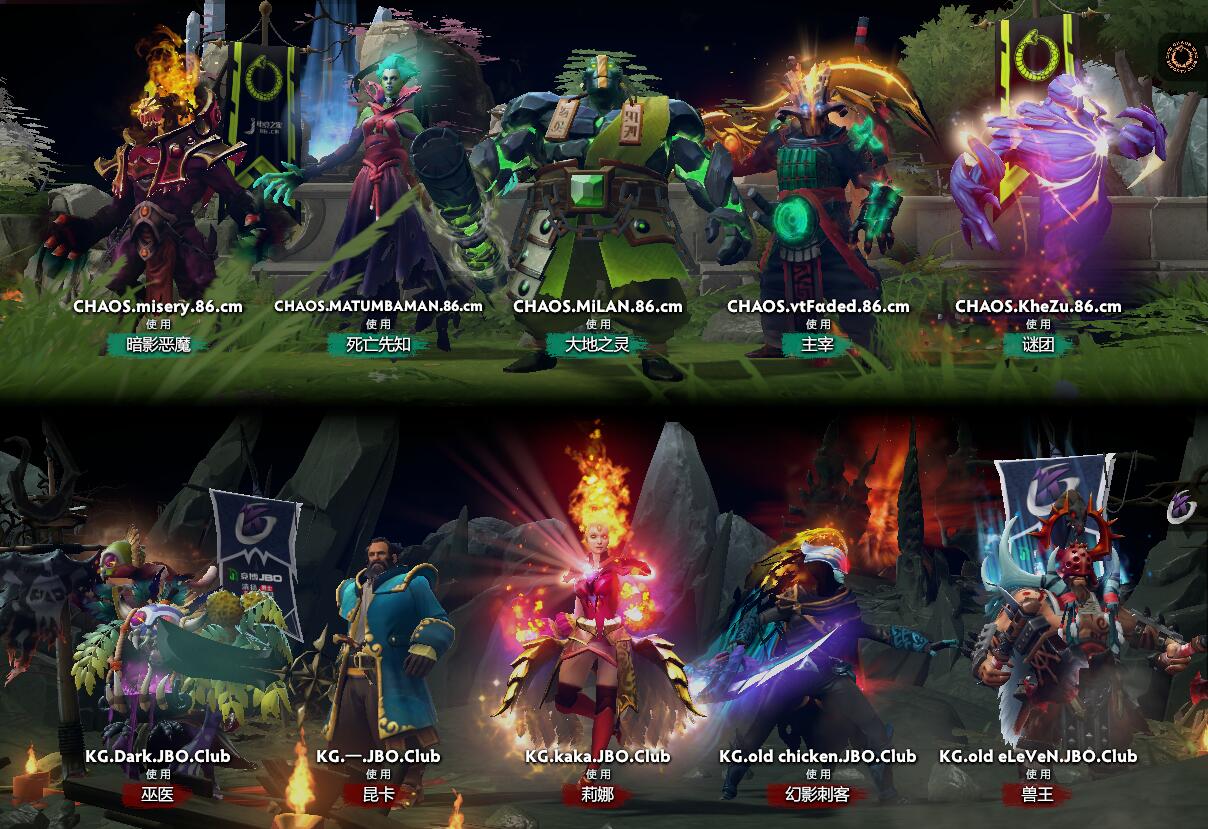The image size is (1208, 829).
Task: Select the 幻影刺客 hero name tag
Action: (x=818, y=795)
